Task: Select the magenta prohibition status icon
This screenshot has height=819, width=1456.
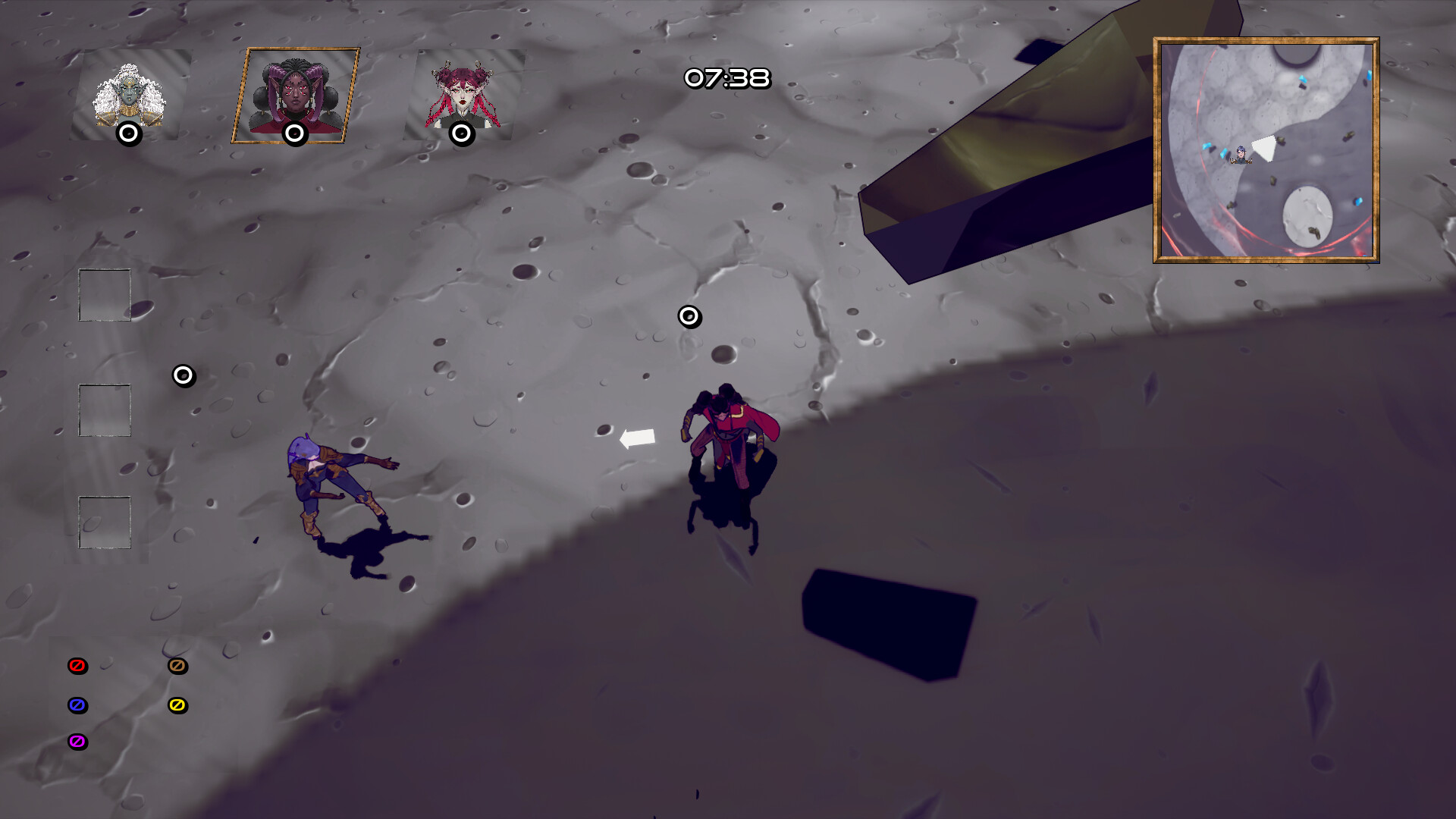Action: (76, 742)
